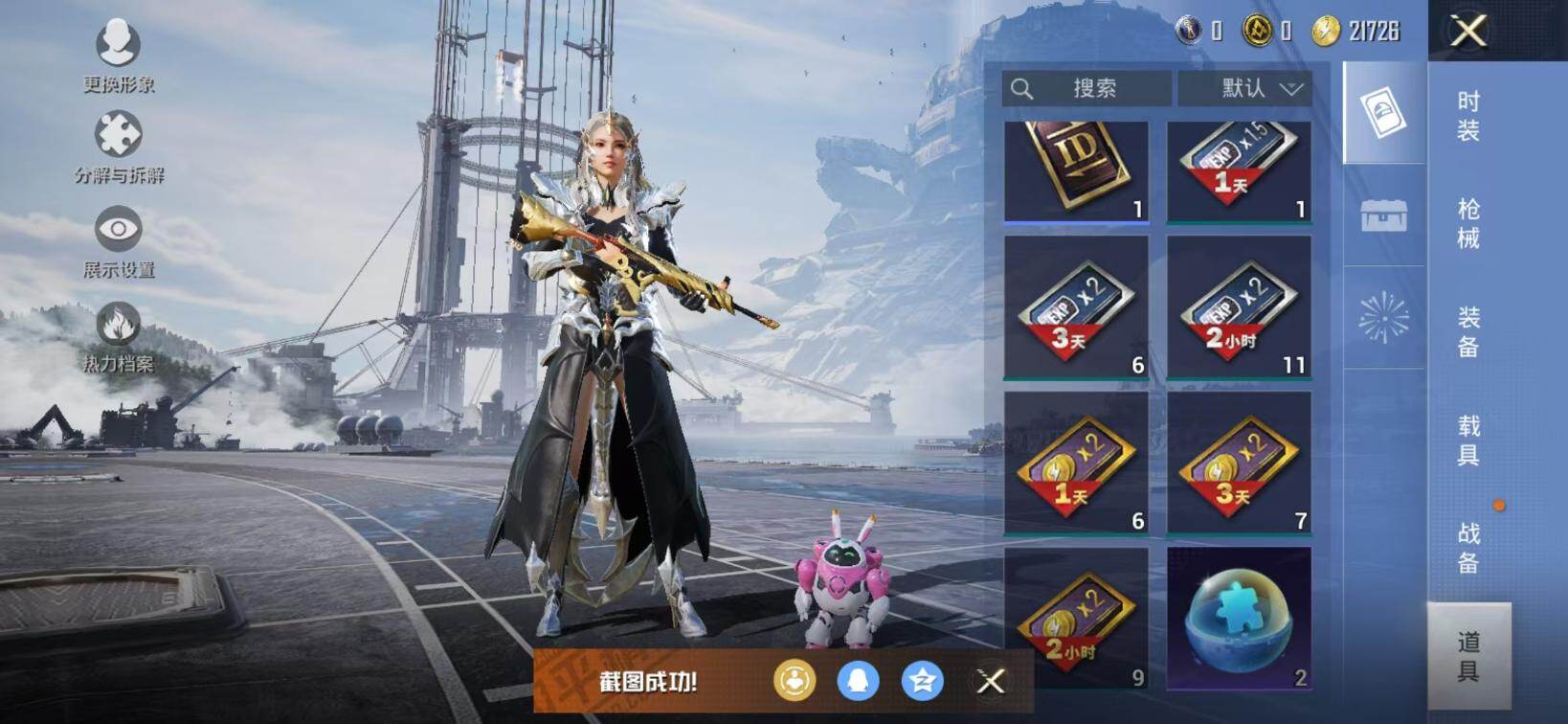1568x724 pixels.
Task: Select the EXP x2 two-hour card
Action: 1239,308
